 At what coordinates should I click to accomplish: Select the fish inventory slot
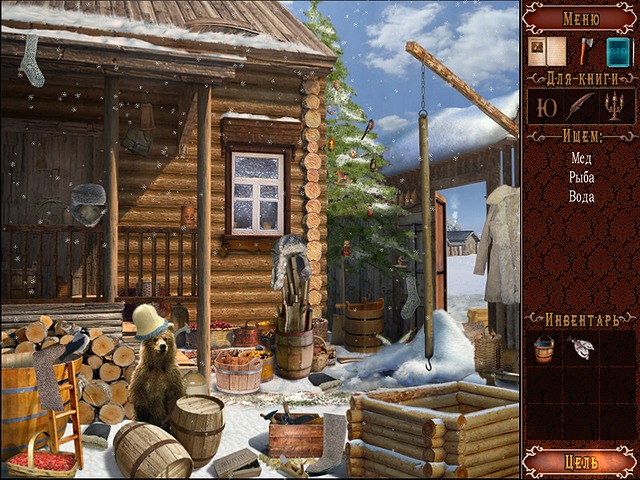[x=581, y=348]
